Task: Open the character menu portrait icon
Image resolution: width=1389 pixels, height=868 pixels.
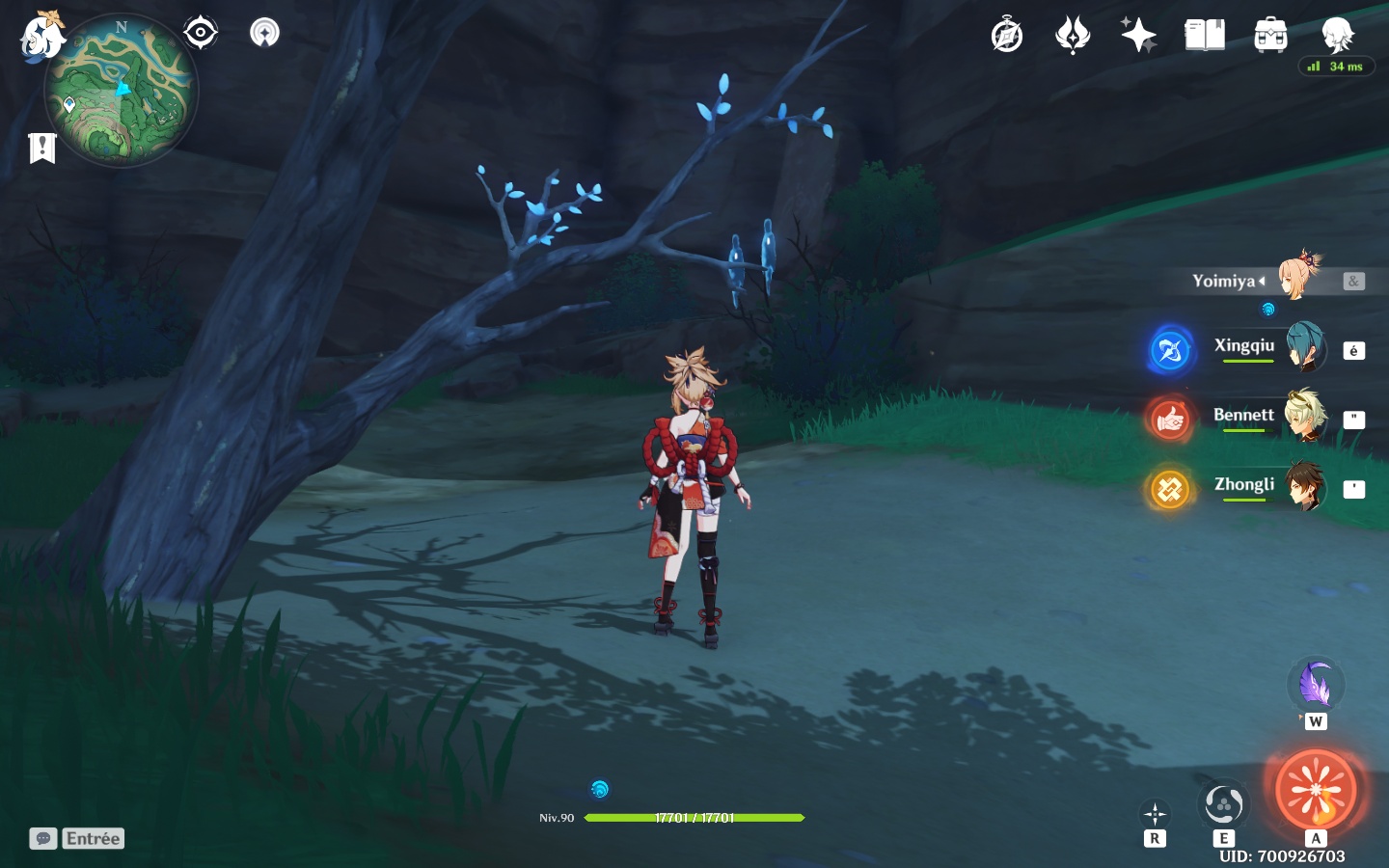Action: (x=1338, y=36)
